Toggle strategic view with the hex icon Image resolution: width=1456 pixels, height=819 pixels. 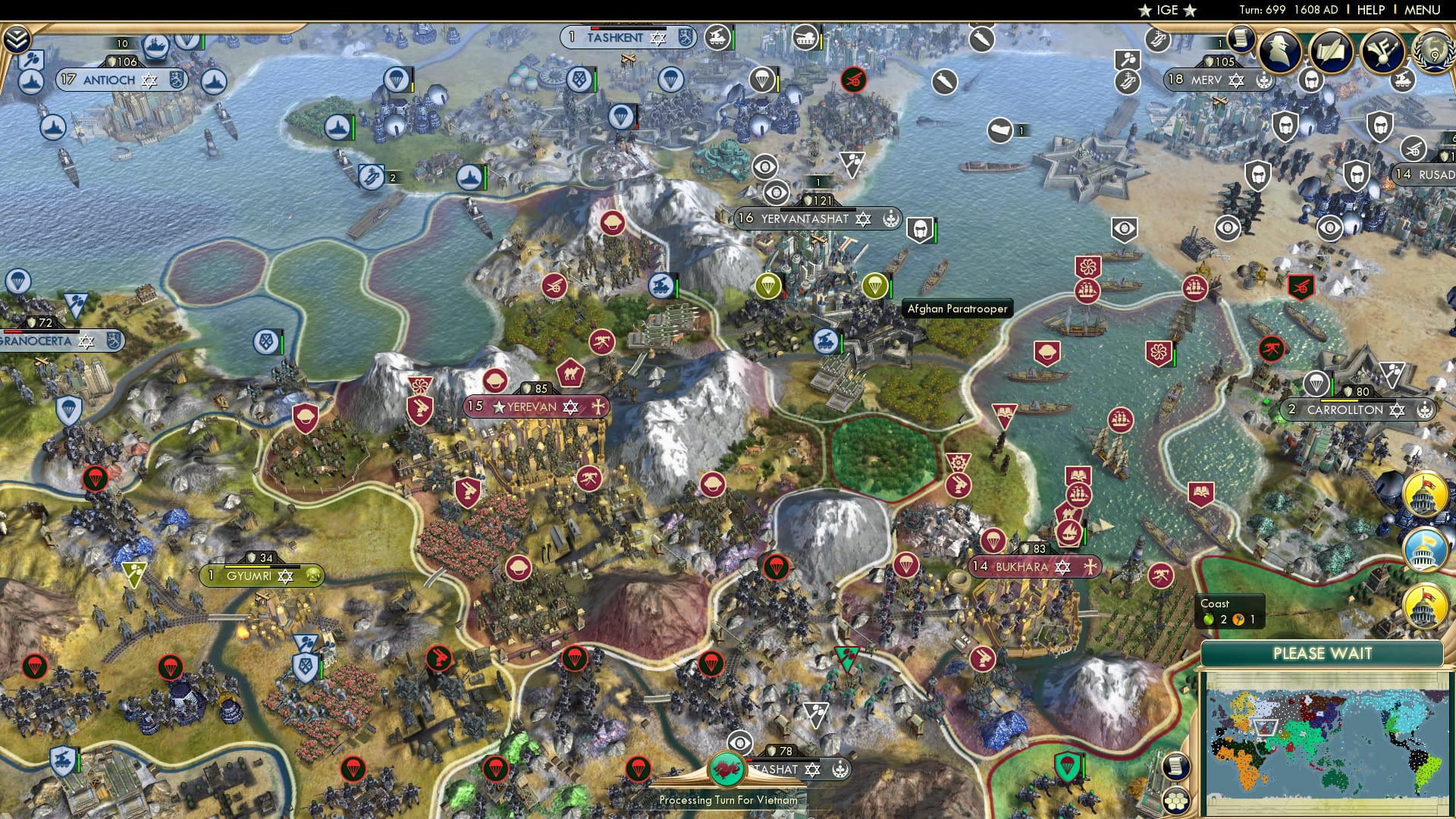point(1177,800)
